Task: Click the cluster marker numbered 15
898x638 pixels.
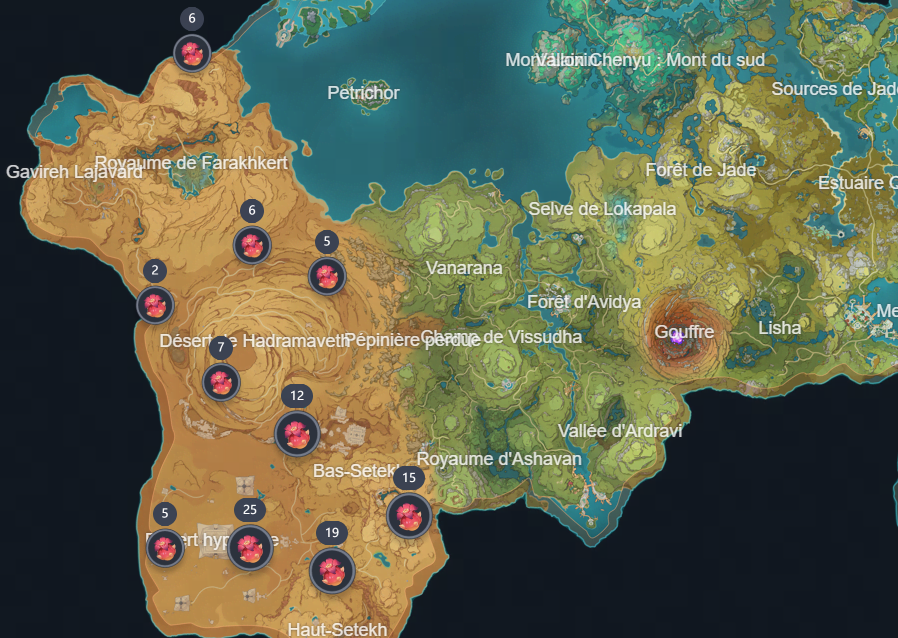Action: 408,515
